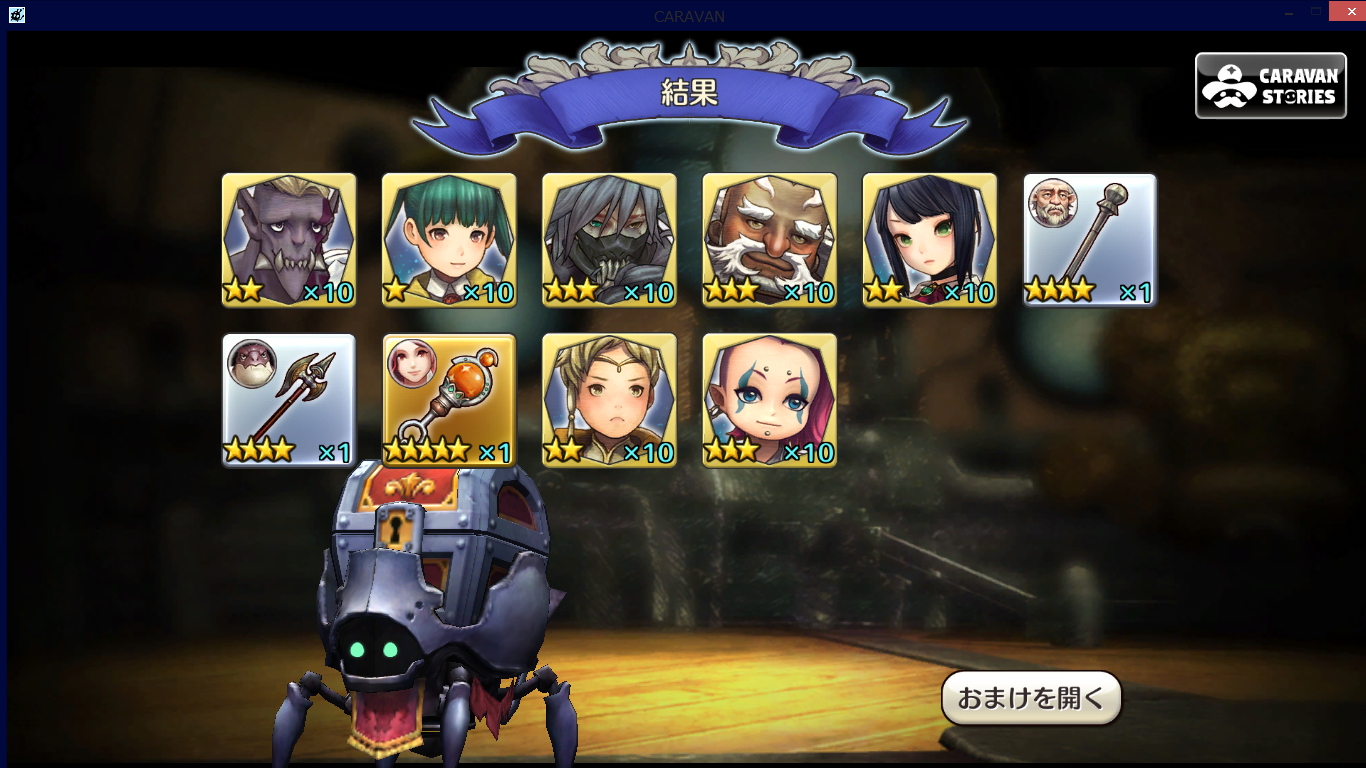1366x768 pixels.
Task: Click the Caravan Stories logo button
Action: pos(1270,86)
